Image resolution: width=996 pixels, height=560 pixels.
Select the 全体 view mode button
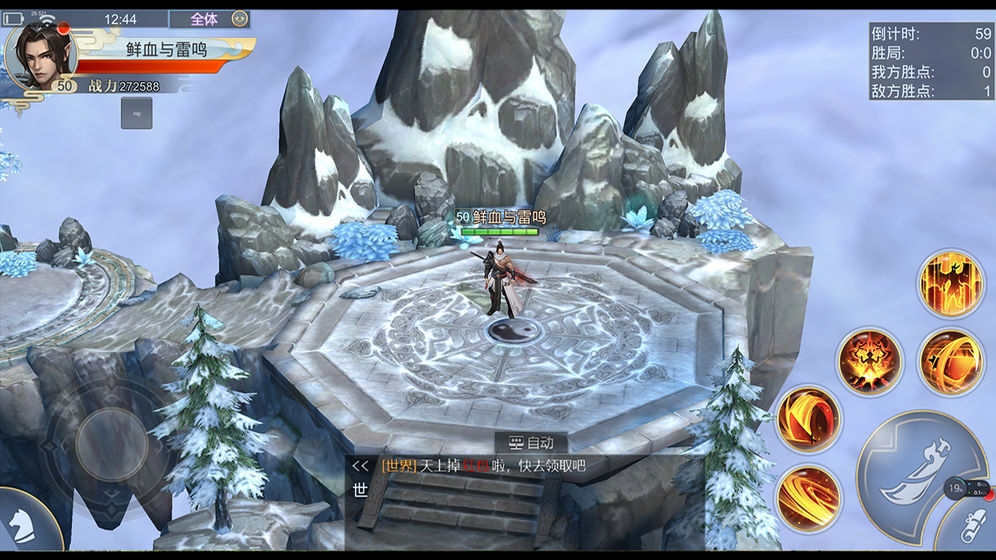tap(203, 18)
